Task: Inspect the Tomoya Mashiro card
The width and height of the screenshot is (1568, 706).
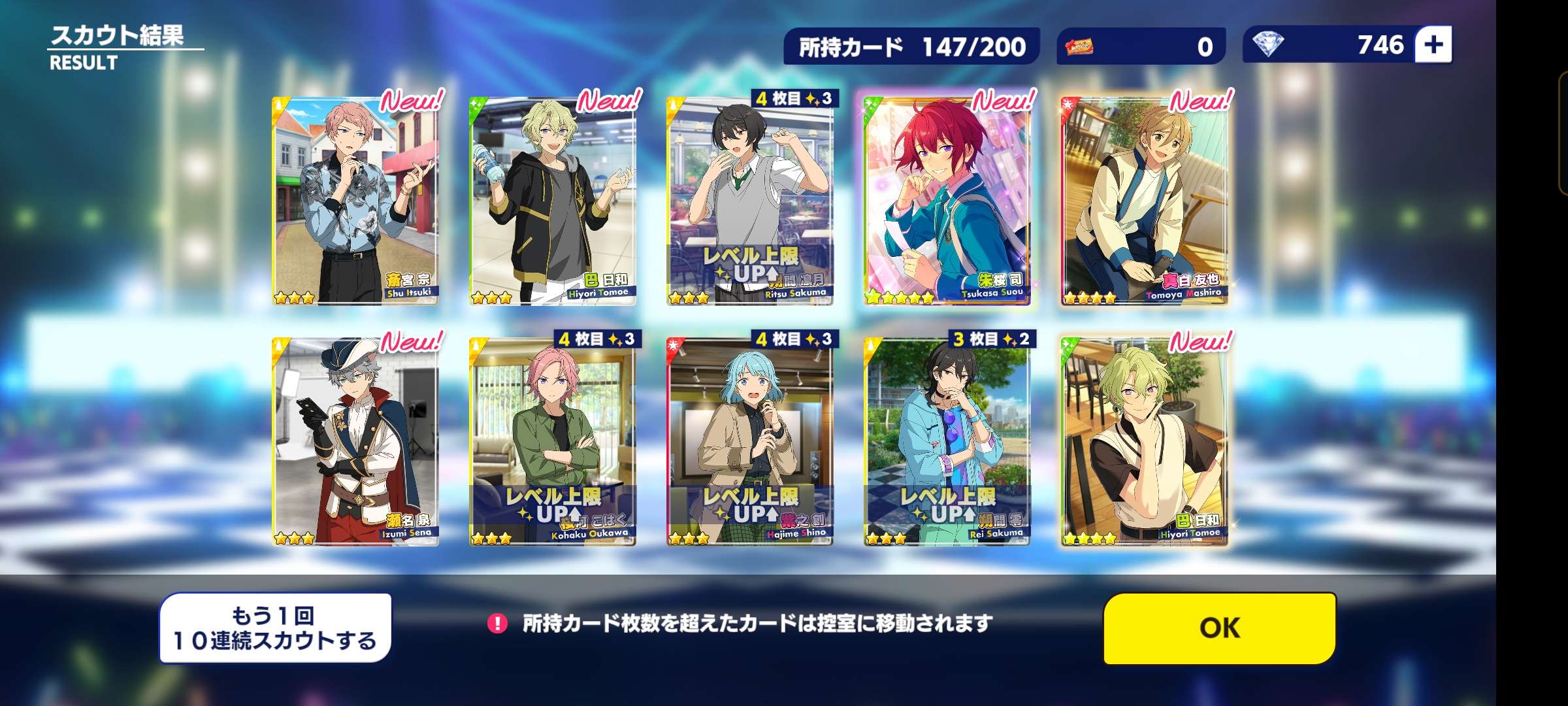Action: pyautogui.click(x=1145, y=201)
